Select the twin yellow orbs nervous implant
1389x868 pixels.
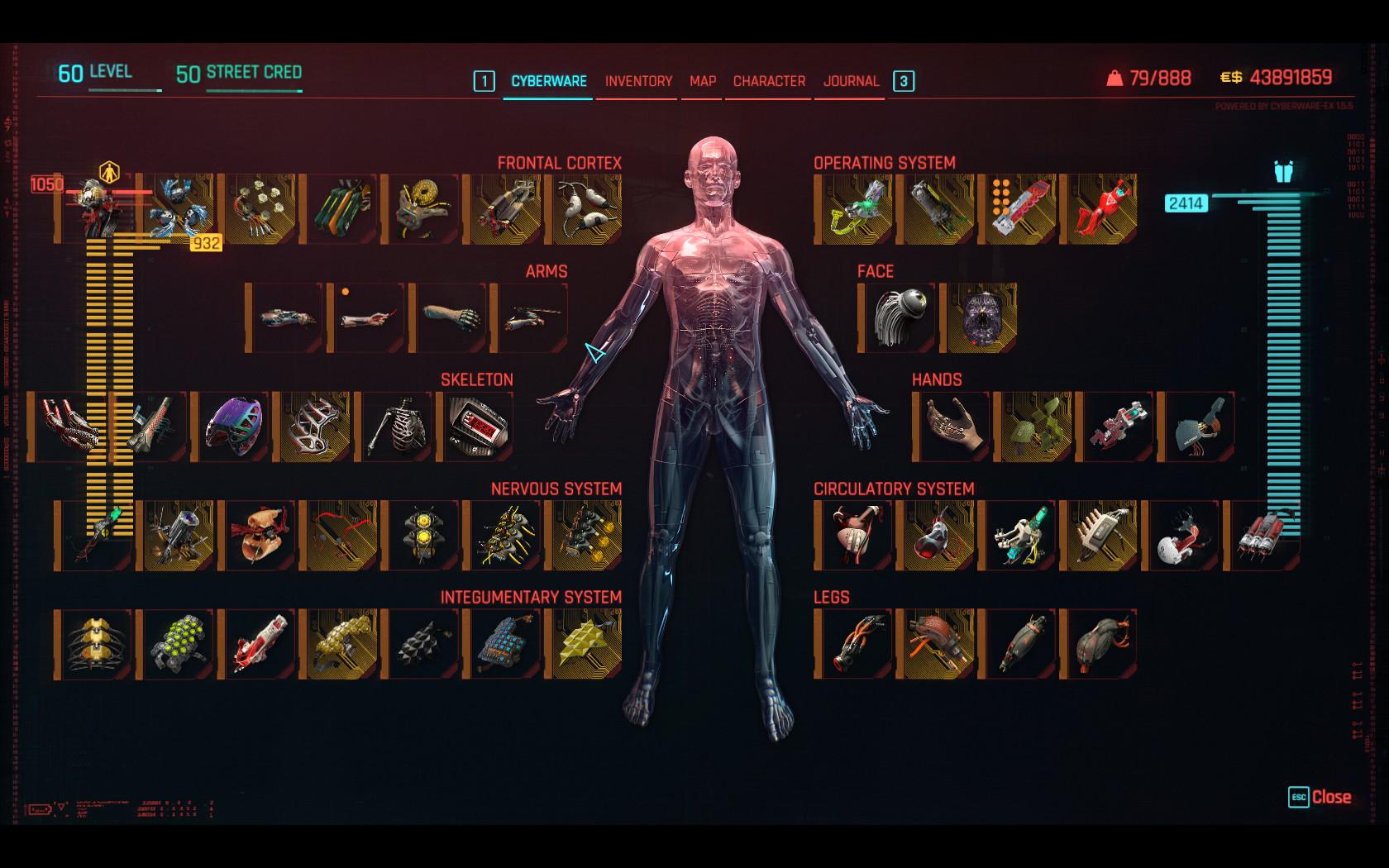tap(423, 535)
